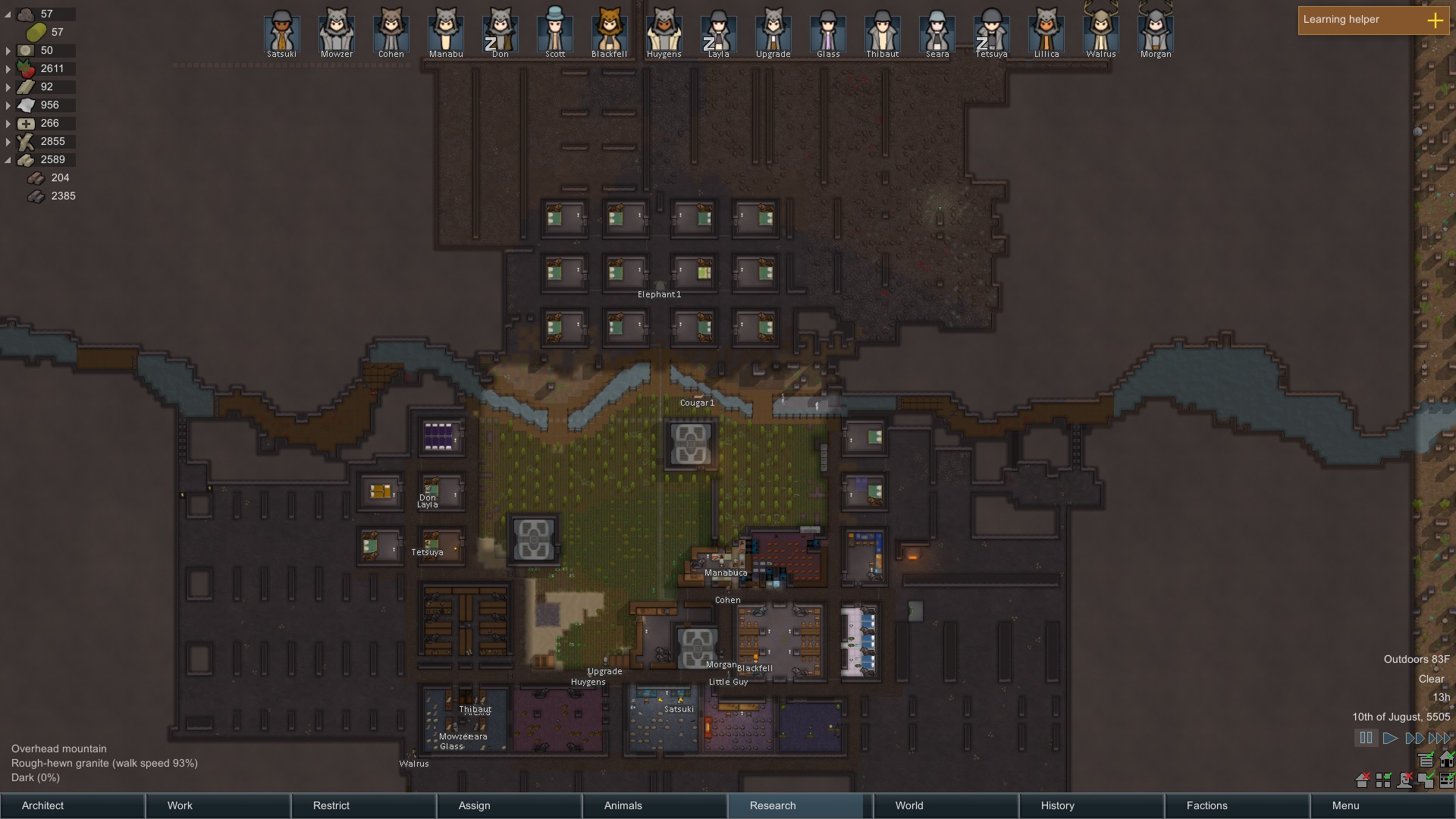Toggle the checklist overlay icon bottom right
Screen dimensions: 1456x819
(x=1447, y=780)
